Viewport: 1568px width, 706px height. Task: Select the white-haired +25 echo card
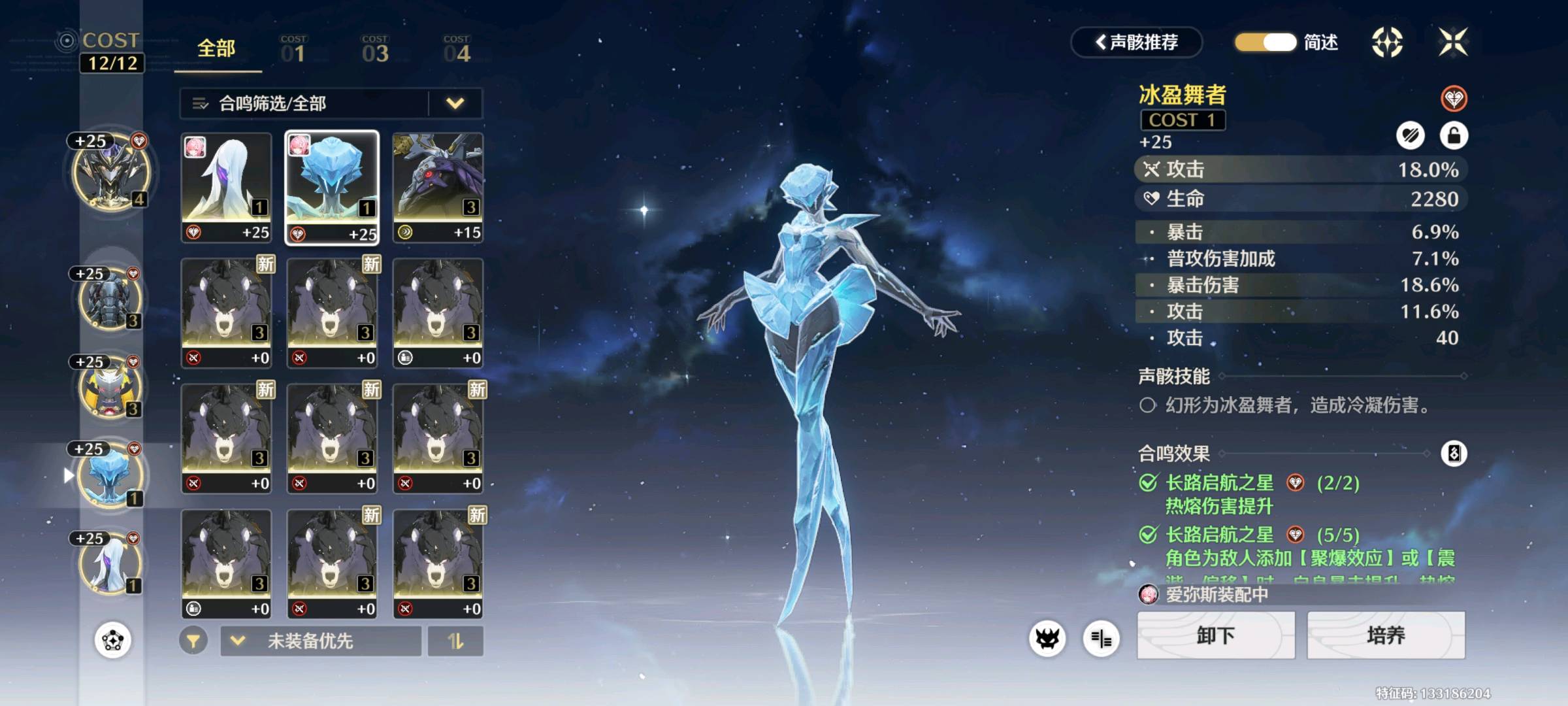point(226,188)
